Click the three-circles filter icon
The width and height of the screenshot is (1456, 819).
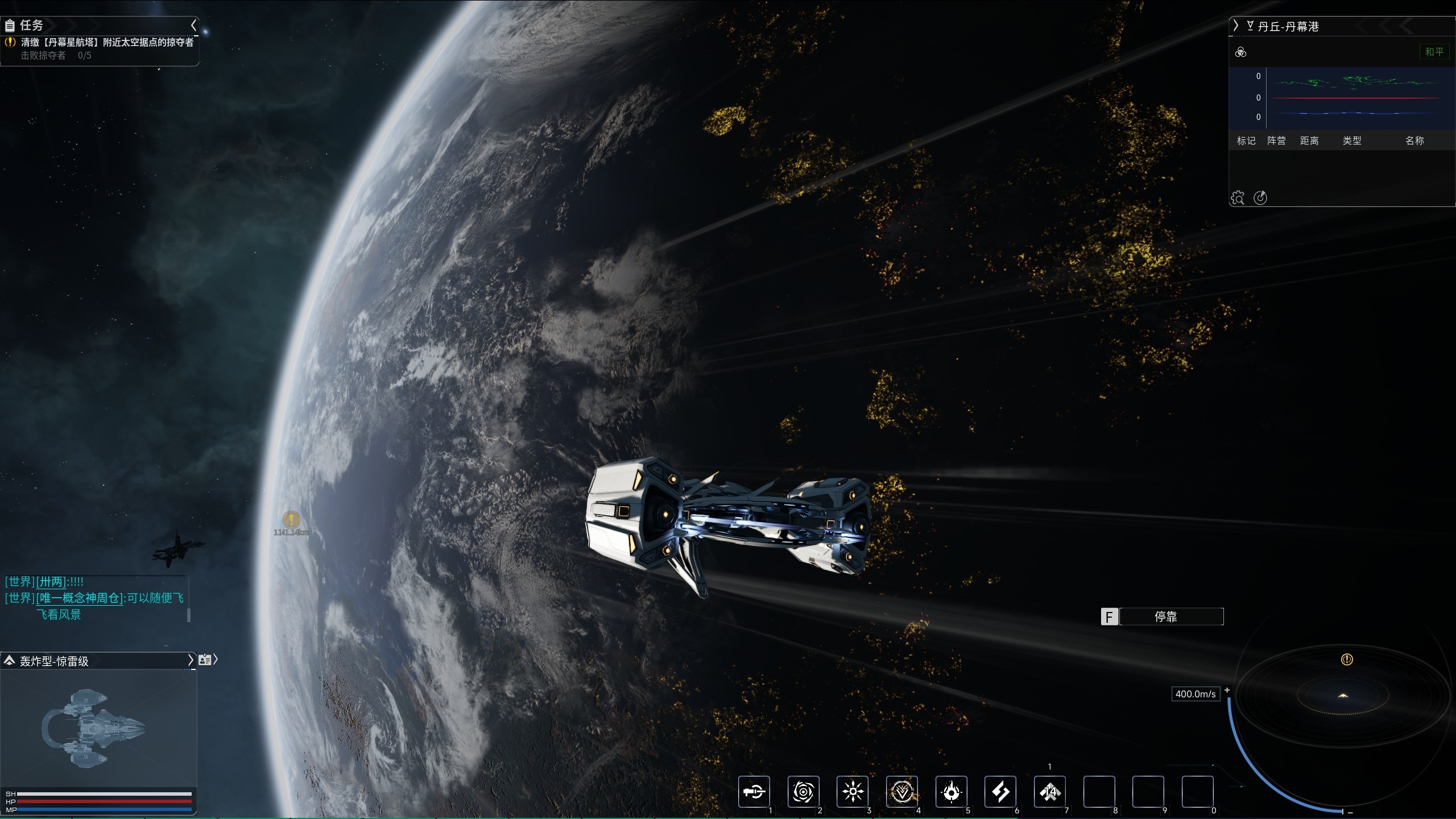(x=1241, y=52)
